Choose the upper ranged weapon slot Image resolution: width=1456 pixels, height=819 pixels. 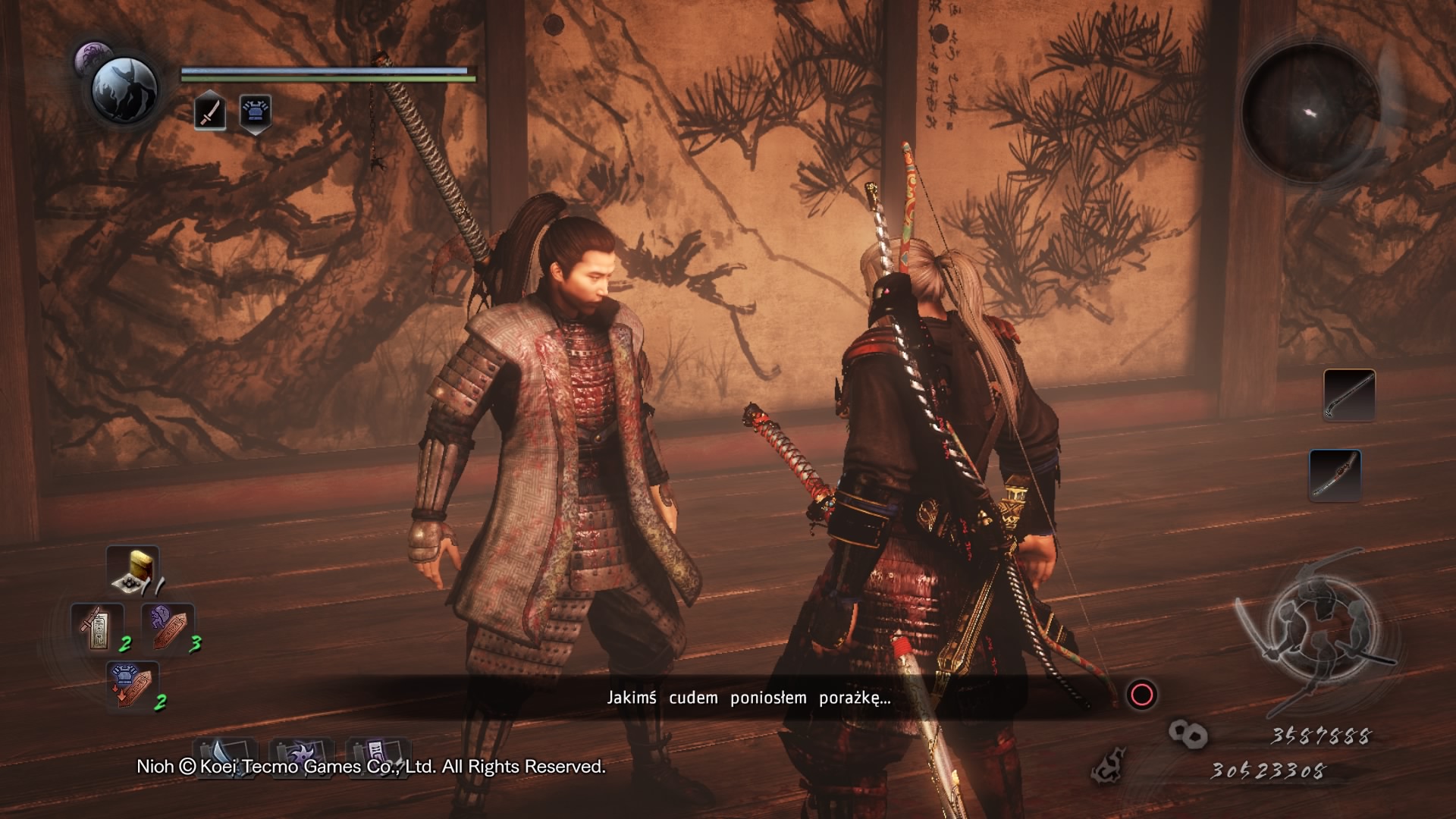coord(1349,394)
